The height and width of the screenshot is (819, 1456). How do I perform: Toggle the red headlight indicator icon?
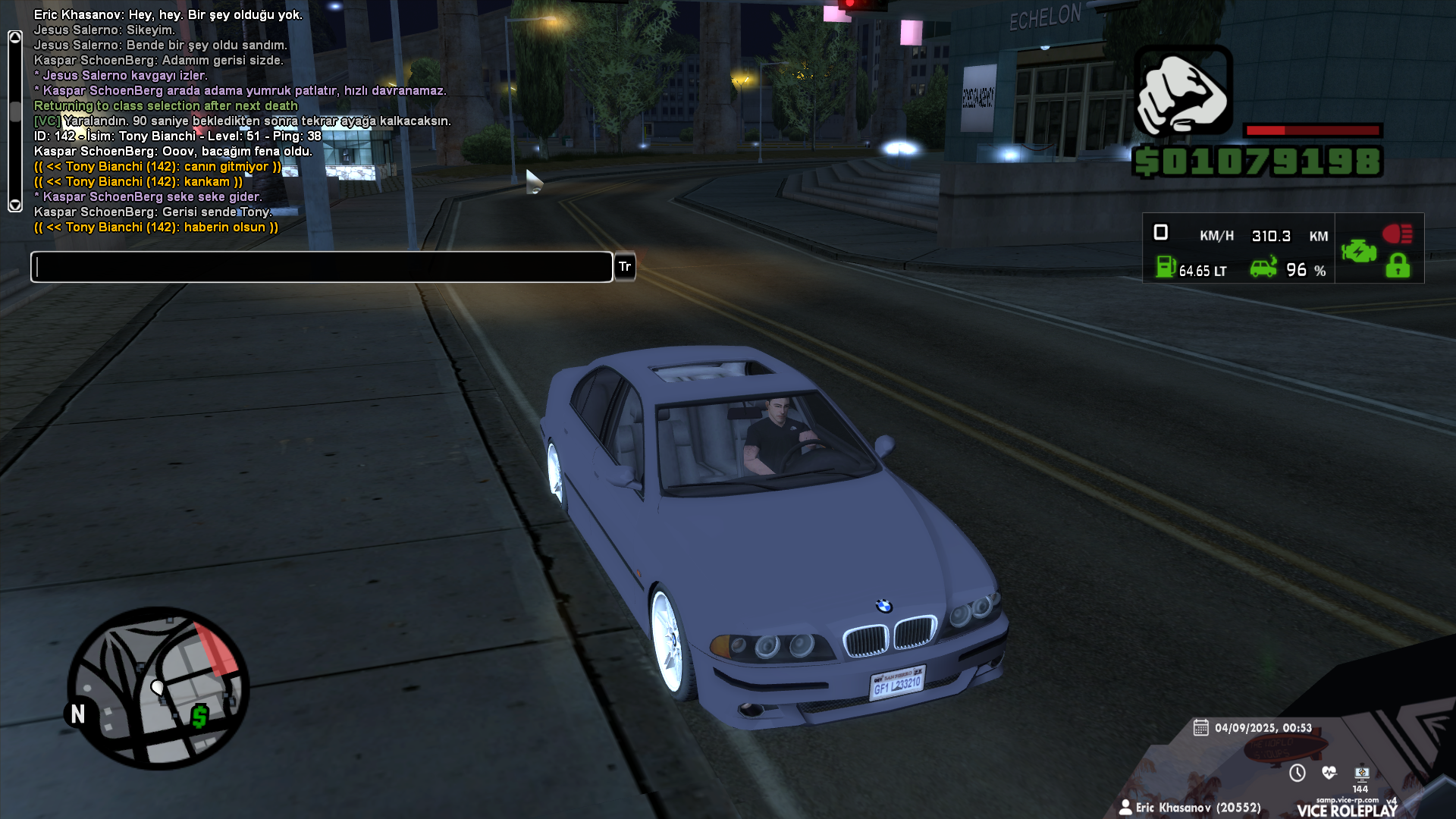(x=1397, y=234)
